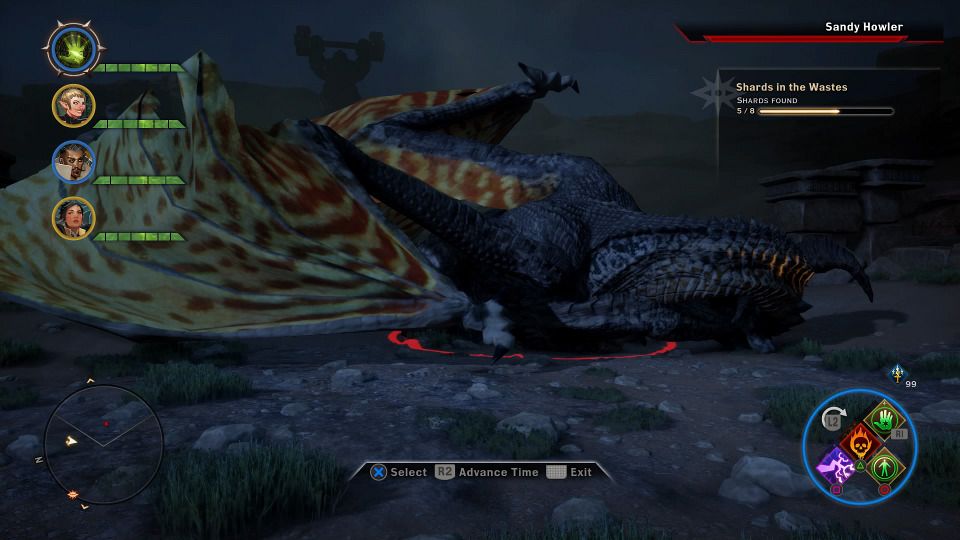
Task: Select the blonde elf party member portrait
Action: pyautogui.click(x=73, y=105)
